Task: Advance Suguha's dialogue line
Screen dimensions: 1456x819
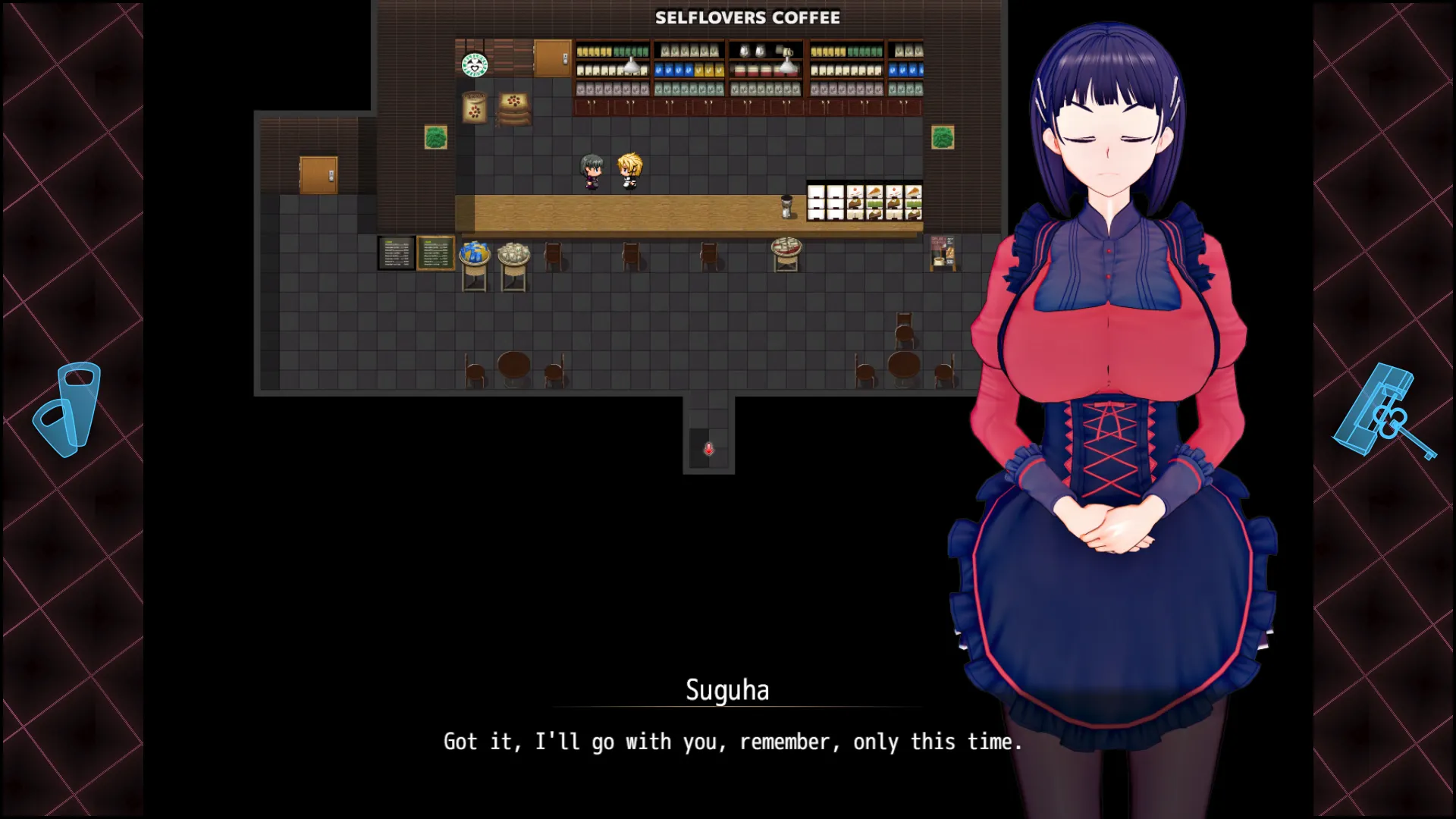Action: [x=733, y=742]
